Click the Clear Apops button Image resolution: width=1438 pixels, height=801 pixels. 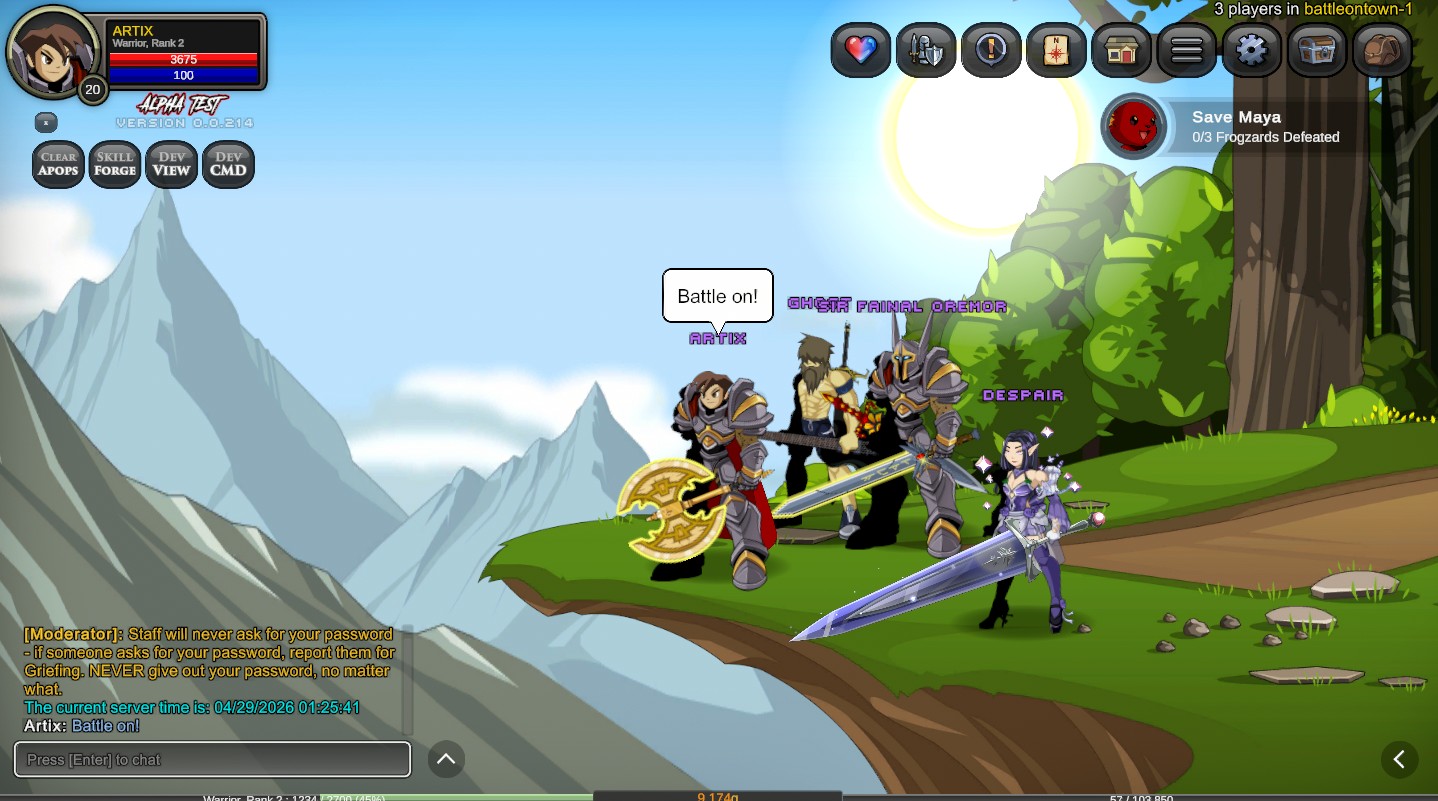coord(58,164)
